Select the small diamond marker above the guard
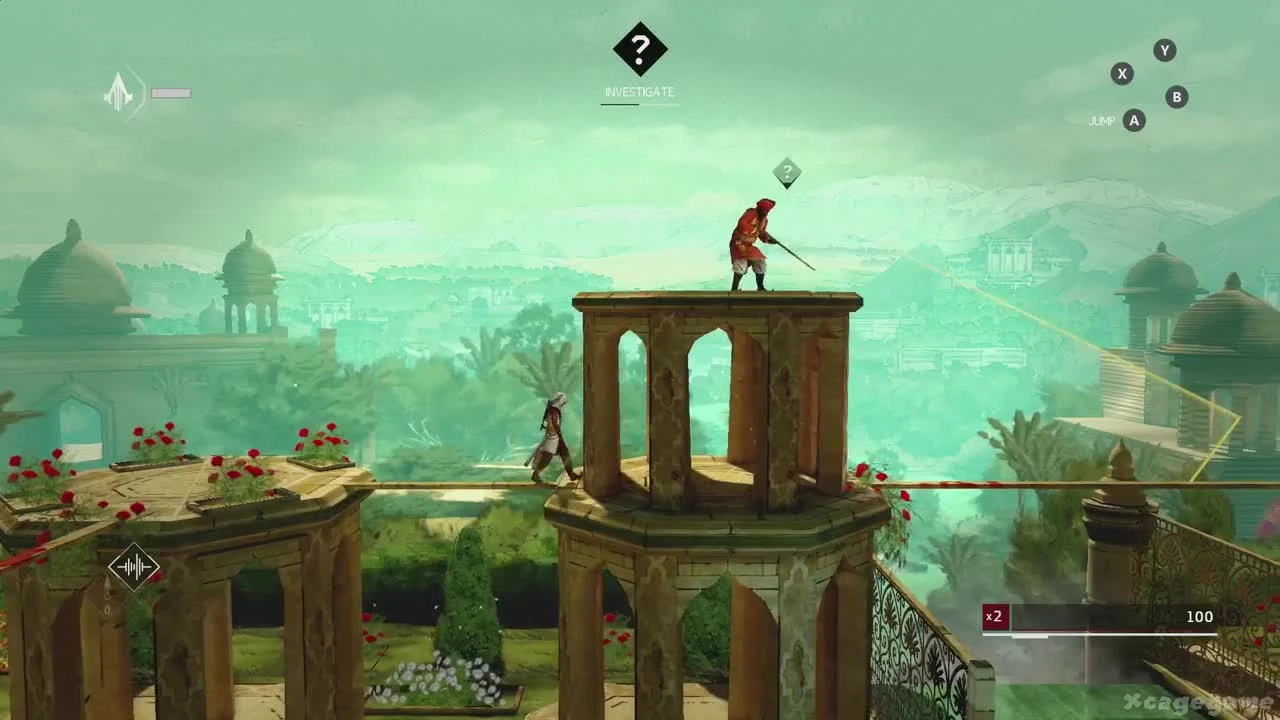1280x720 pixels. click(x=788, y=173)
